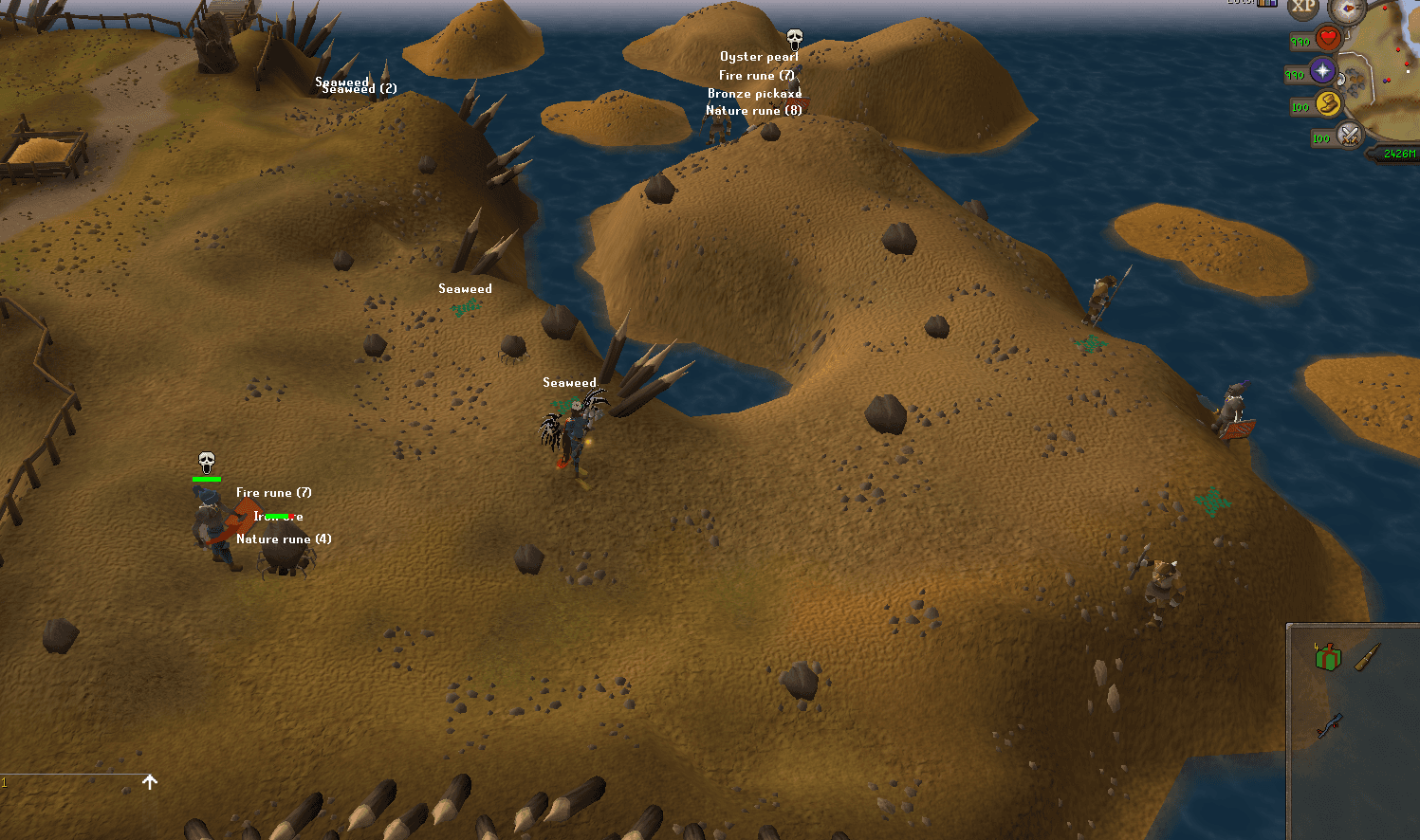The width and height of the screenshot is (1420, 840).
Task: Click the red heart hitpoints orb
Action: 1327,39
